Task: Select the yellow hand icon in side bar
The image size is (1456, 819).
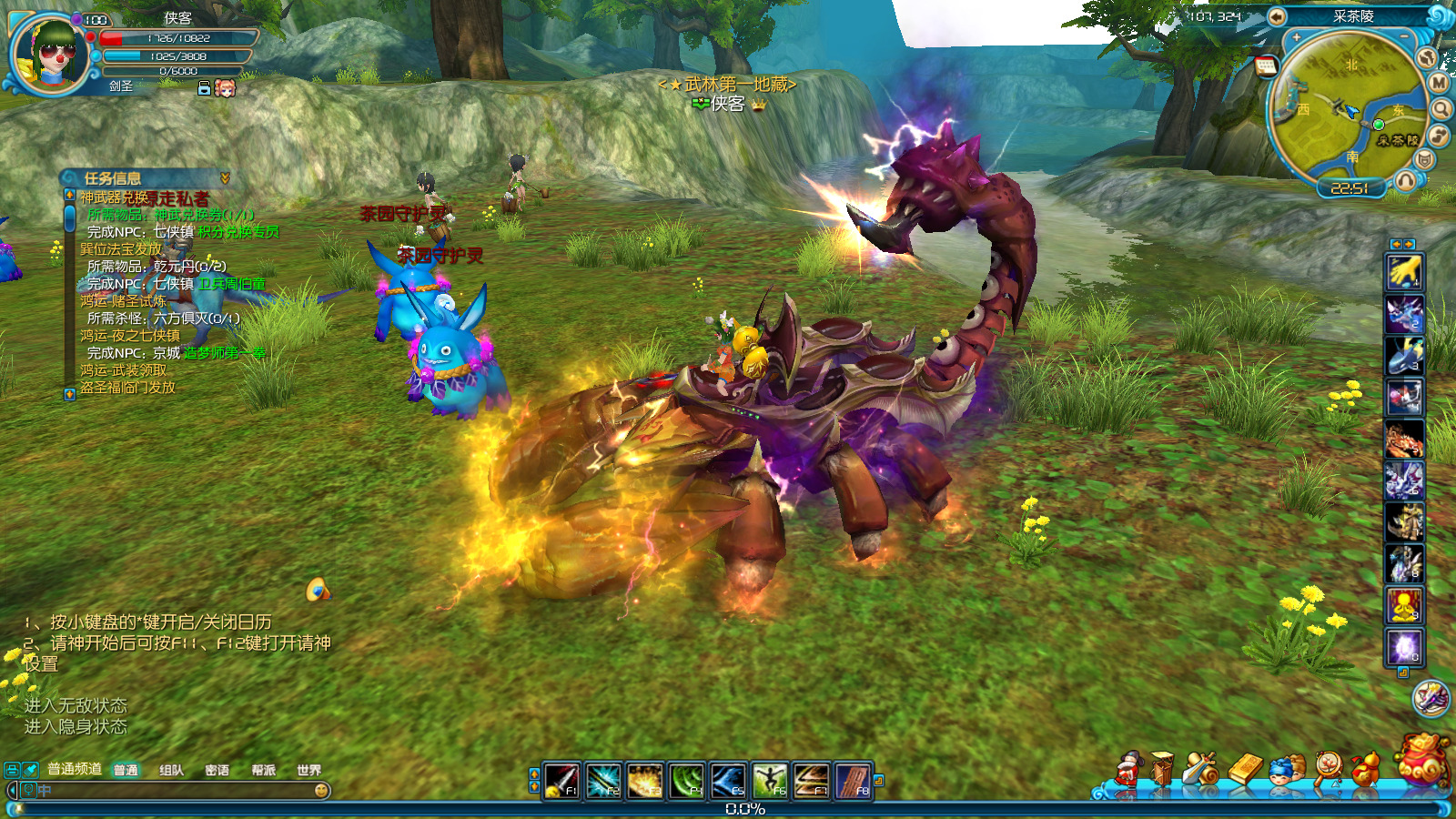Action: point(1404,271)
